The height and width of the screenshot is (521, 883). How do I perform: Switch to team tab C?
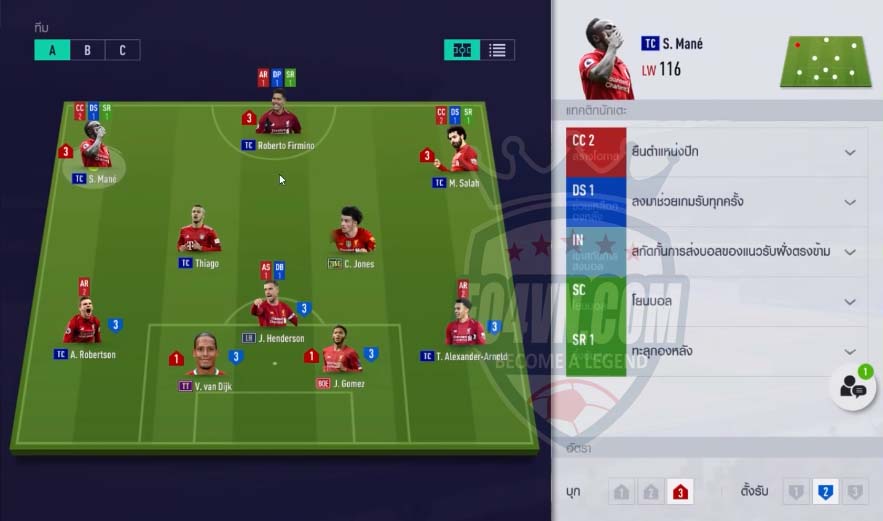pos(122,50)
